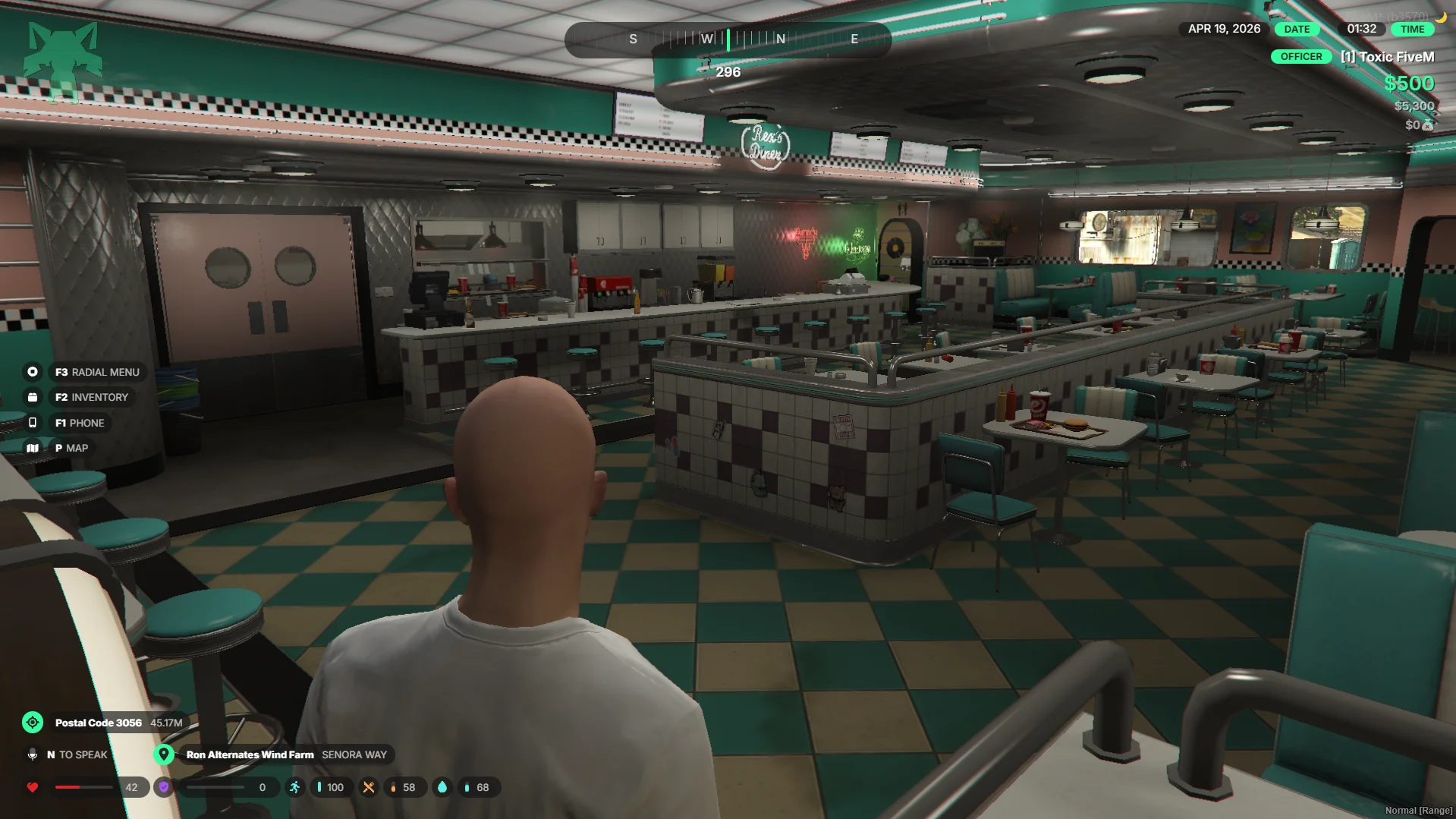Open the map icon
This screenshot has width=1456, height=819.
click(x=33, y=448)
